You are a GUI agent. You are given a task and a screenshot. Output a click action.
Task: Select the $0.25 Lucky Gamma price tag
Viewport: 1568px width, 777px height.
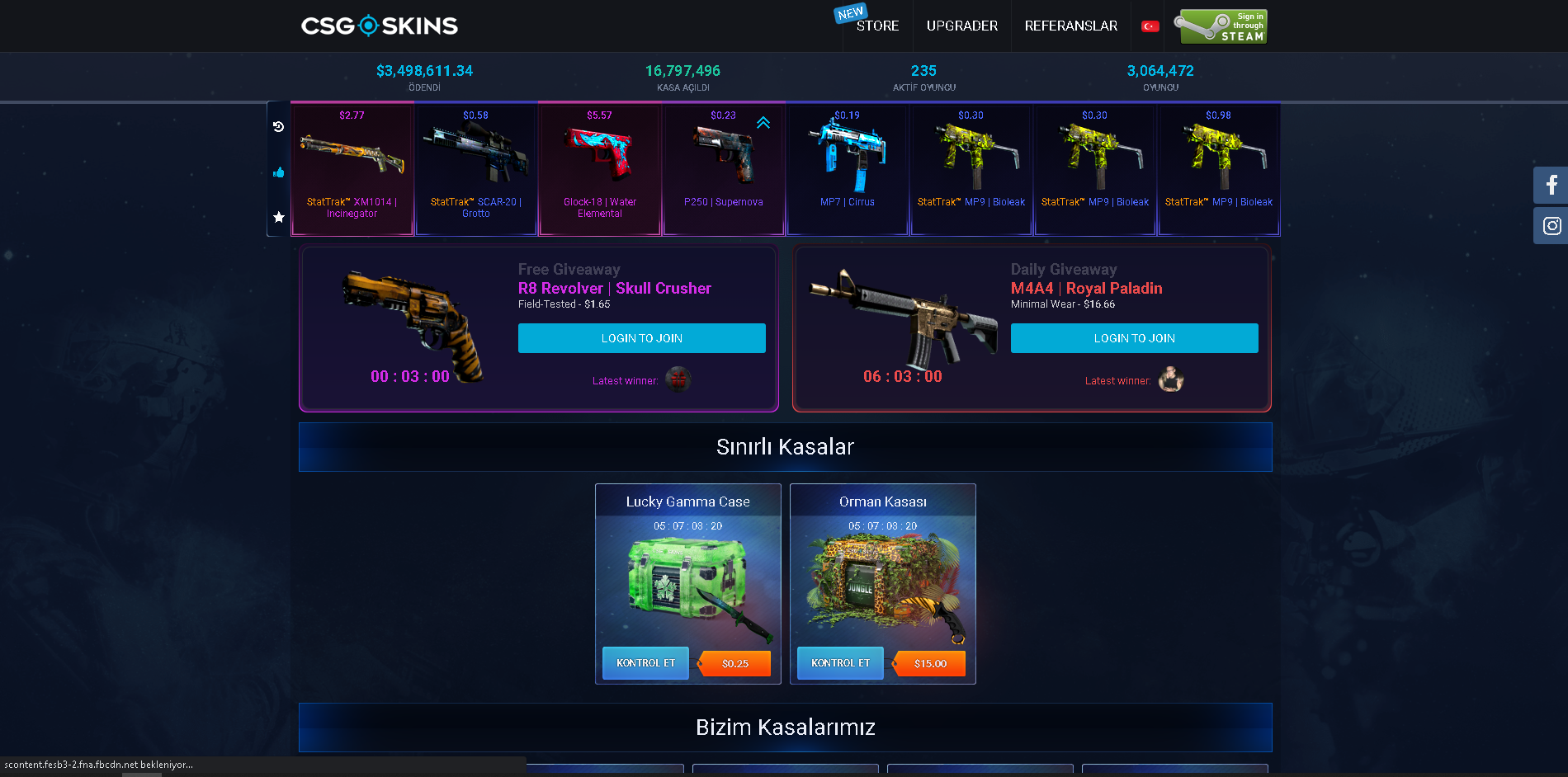(x=734, y=663)
